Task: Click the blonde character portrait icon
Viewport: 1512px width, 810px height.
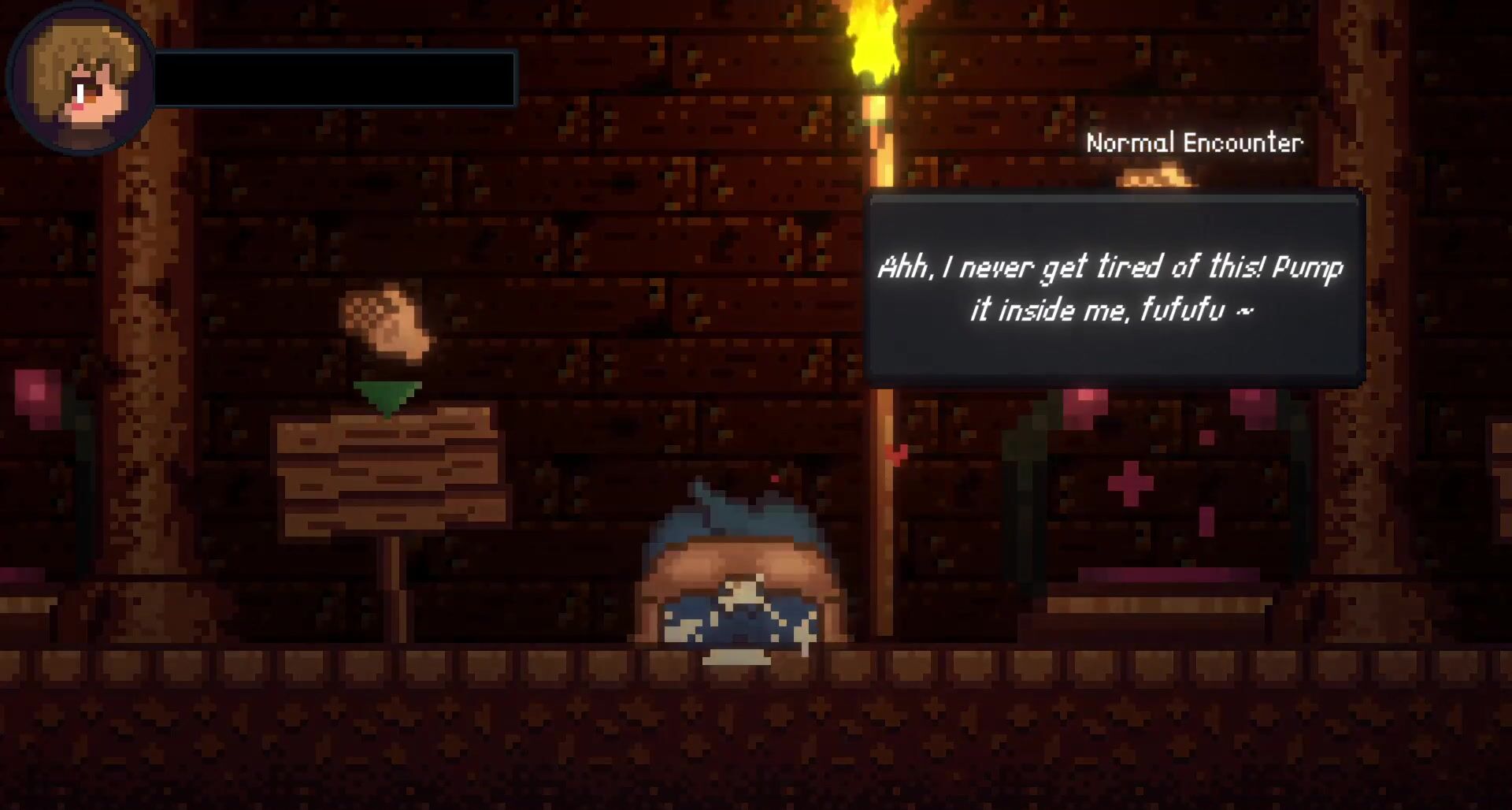Action: tap(80, 80)
